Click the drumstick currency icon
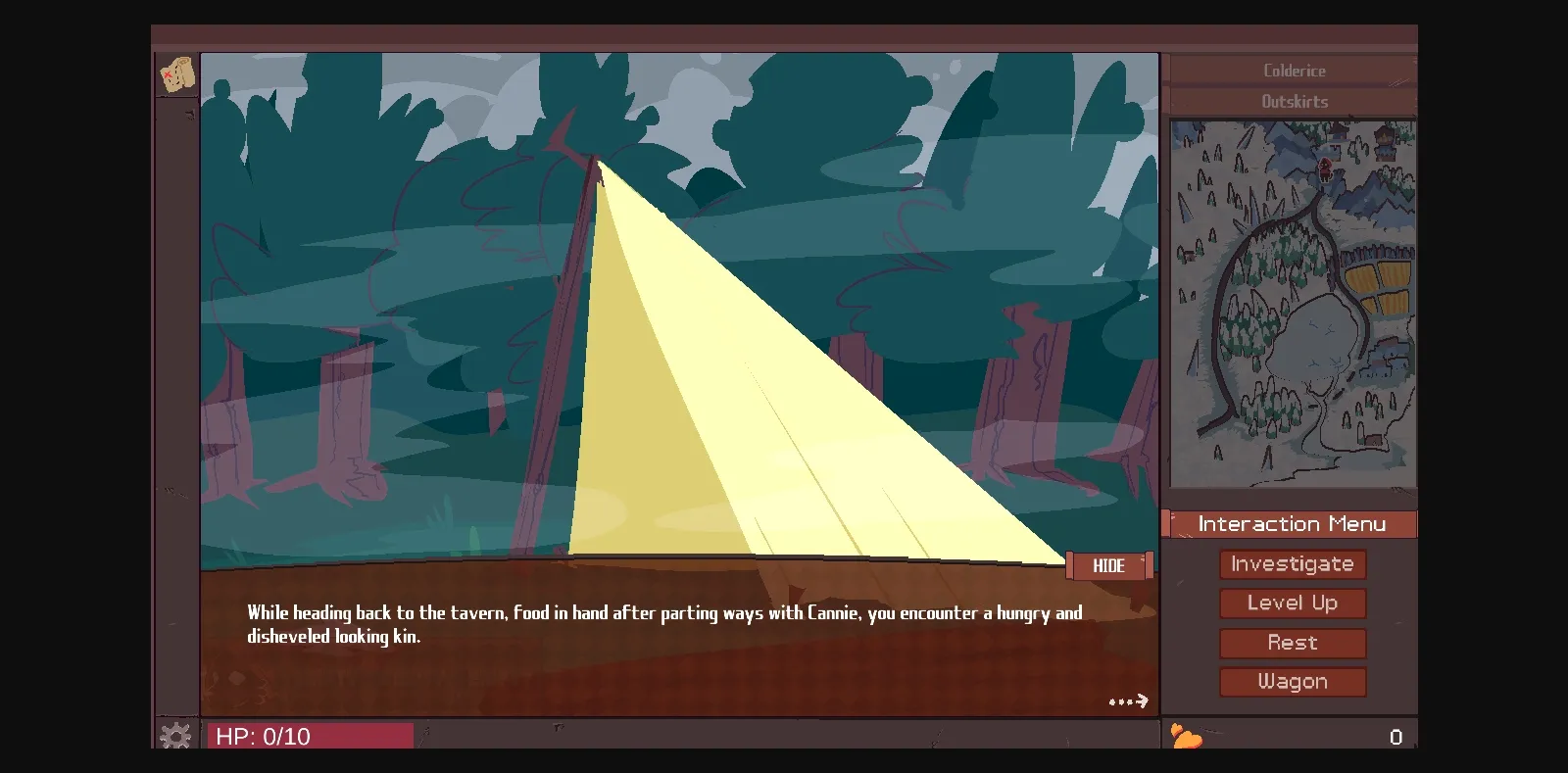This screenshot has height=773, width=1568. point(1184,737)
